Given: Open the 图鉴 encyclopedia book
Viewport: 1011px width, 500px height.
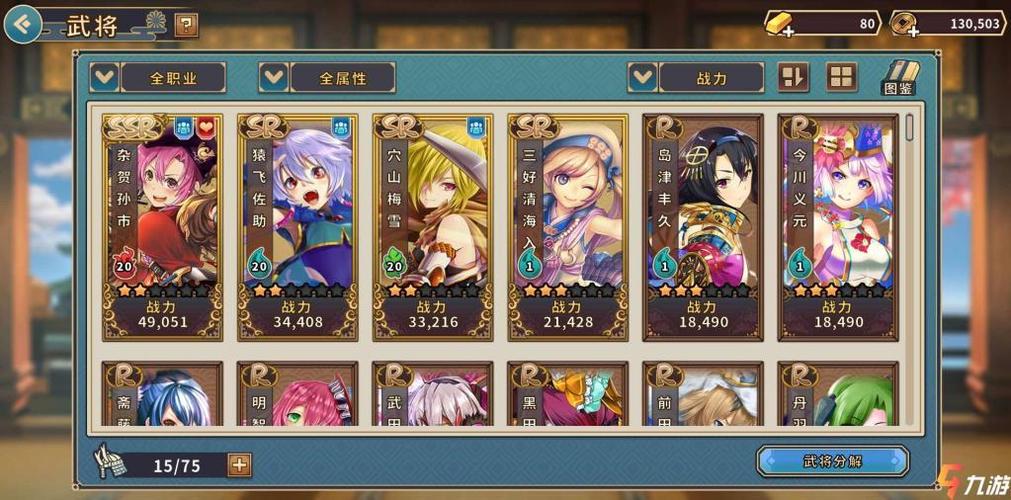Looking at the screenshot, I should point(898,77).
